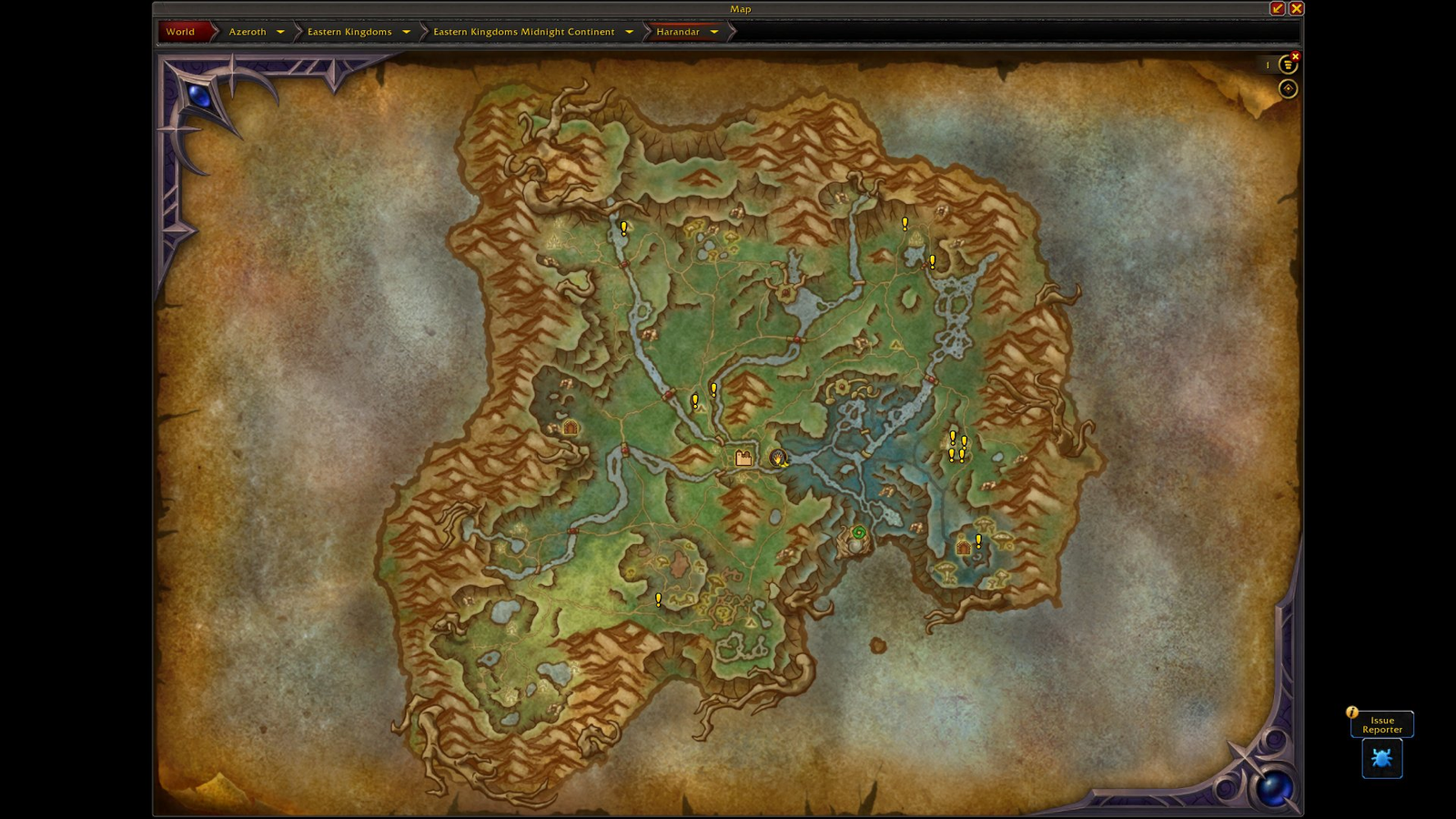Open the map tracking filter menu
Viewport: 1456px width, 819px height.
pyautogui.click(x=1287, y=64)
